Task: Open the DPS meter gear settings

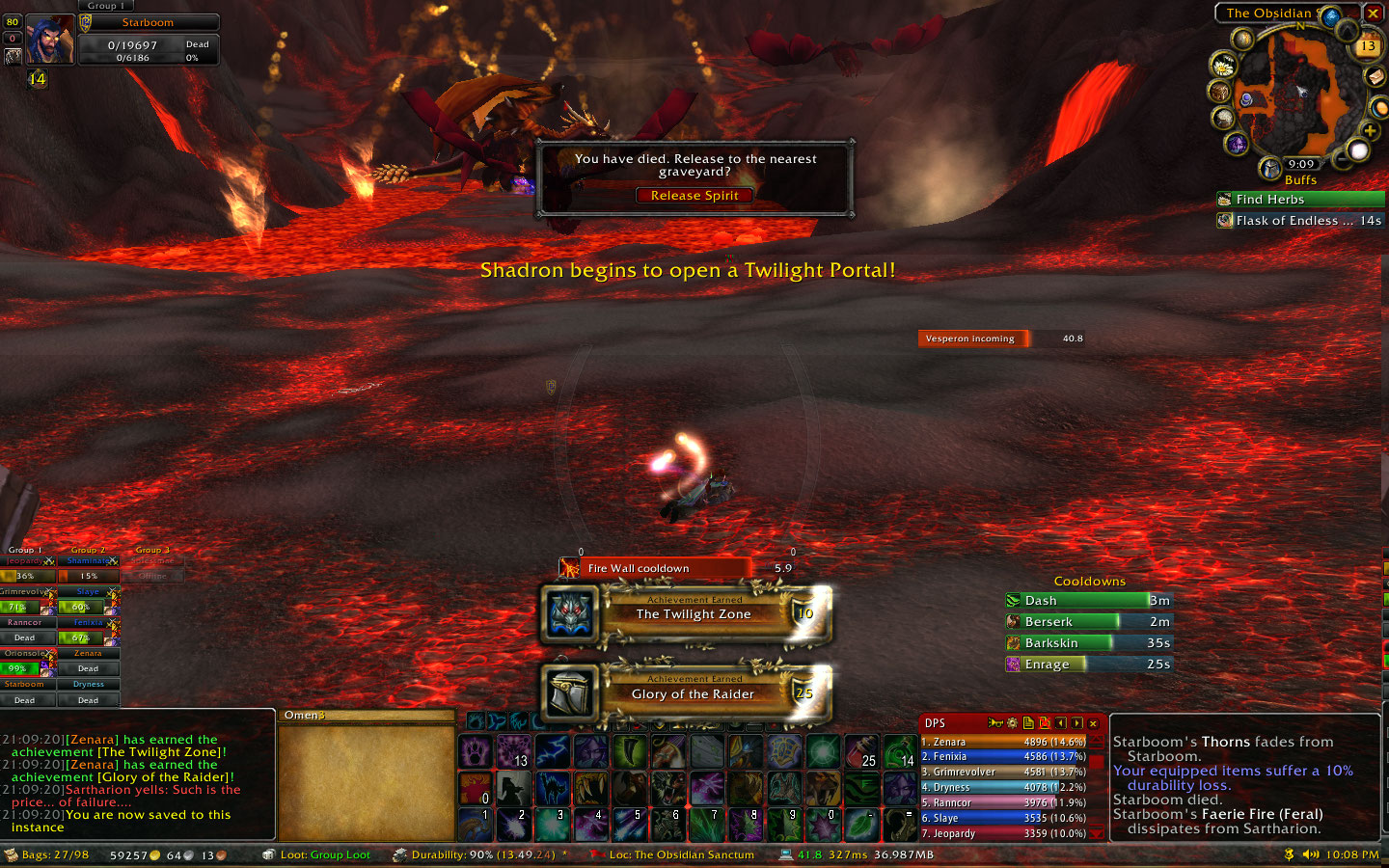Action: coord(1012,723)
